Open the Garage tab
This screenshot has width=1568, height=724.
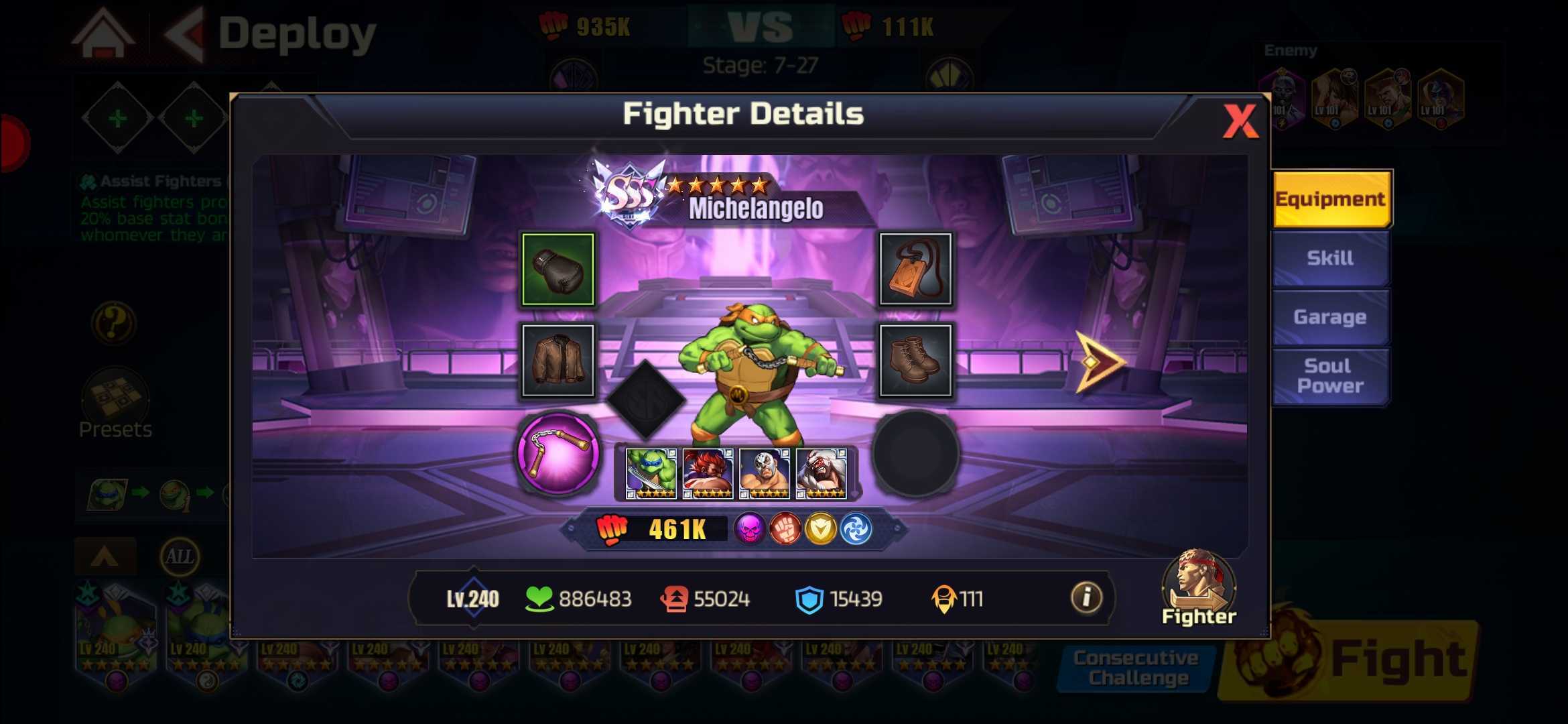coord(1330,317)
